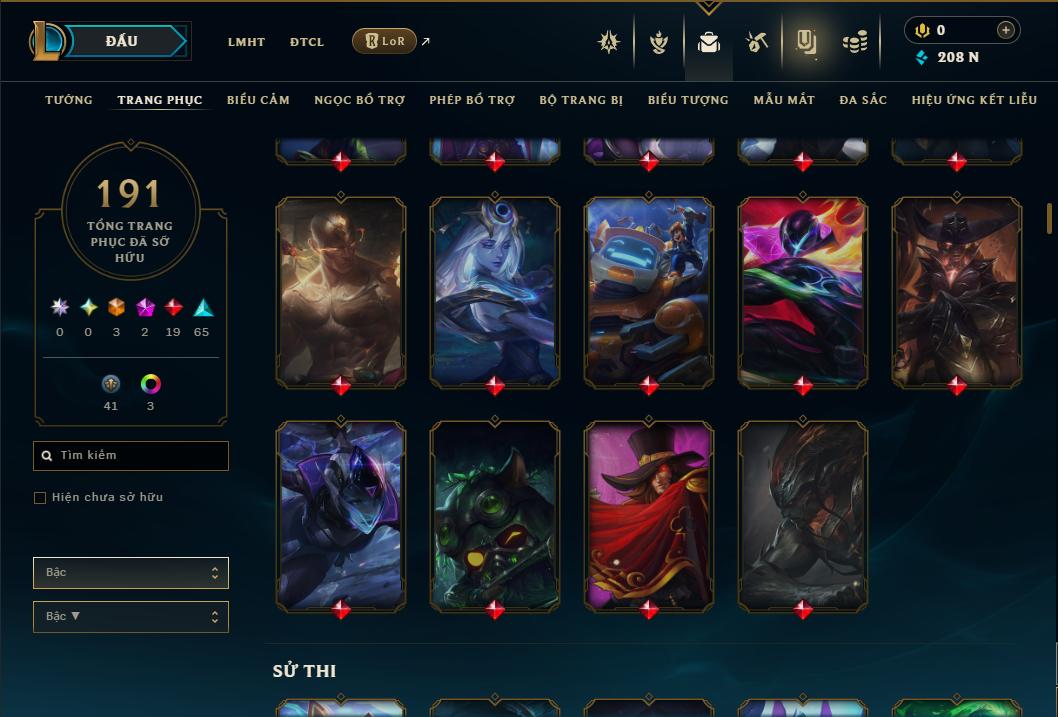The image size is (1058, 717).
Task: Select the NGỌC BỔ TRỢ tab
Action: click(359, 100)
